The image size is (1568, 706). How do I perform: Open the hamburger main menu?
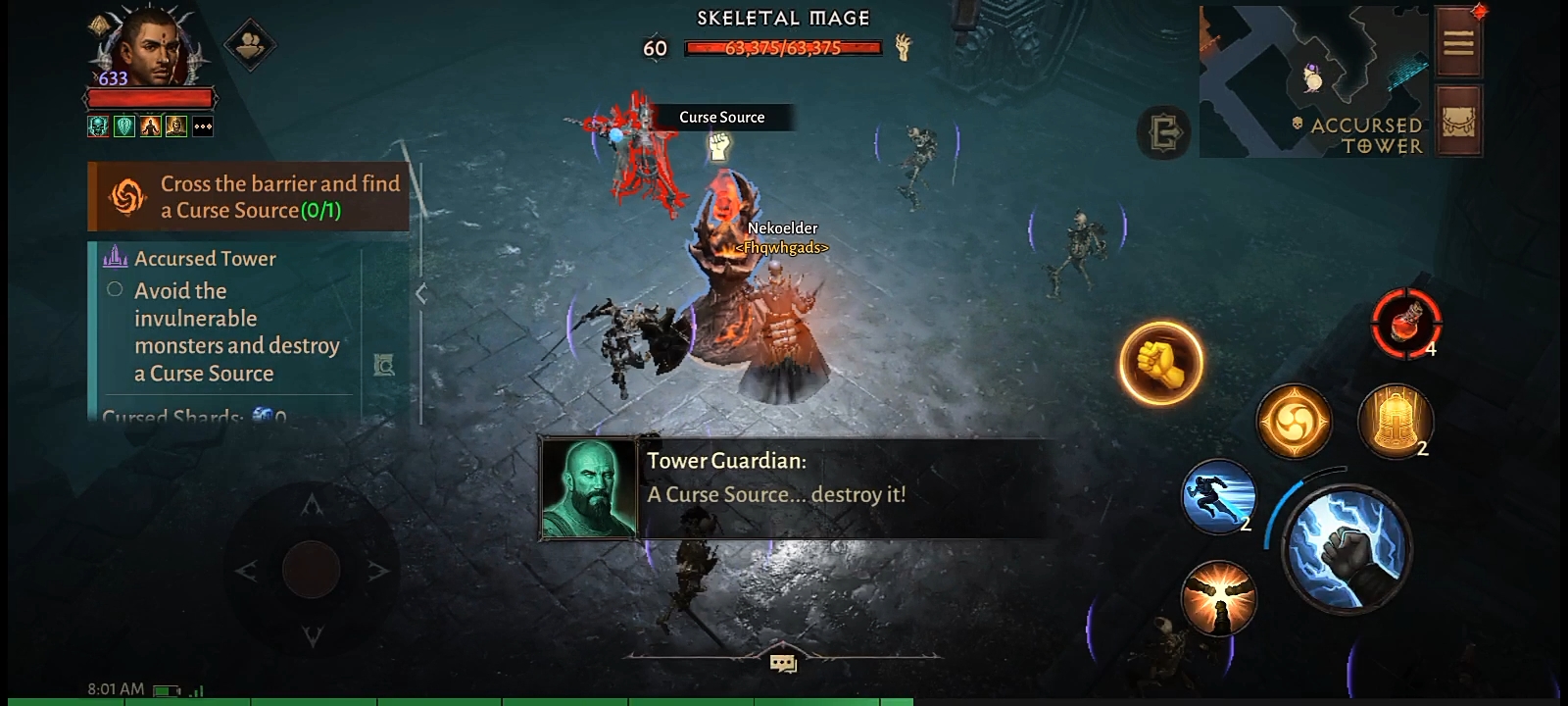coord(1457,42)
